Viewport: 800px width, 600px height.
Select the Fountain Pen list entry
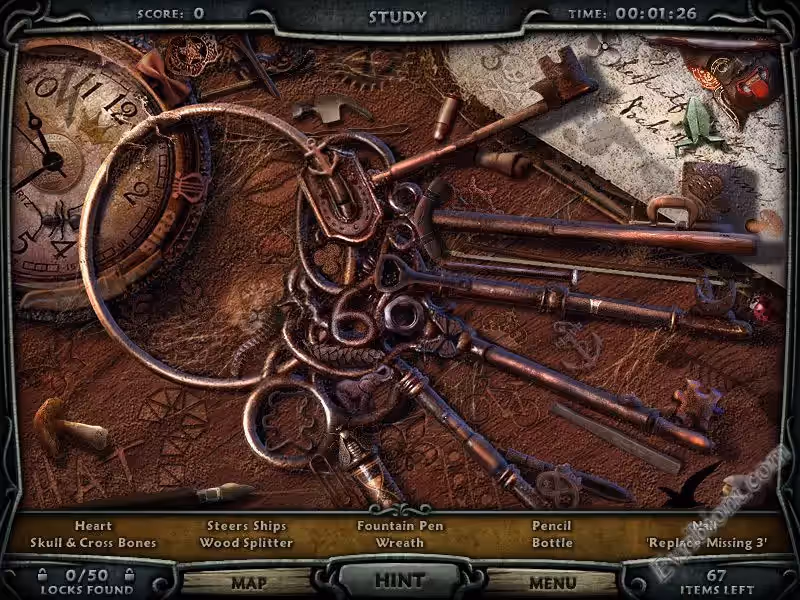[x=400, y=526]
